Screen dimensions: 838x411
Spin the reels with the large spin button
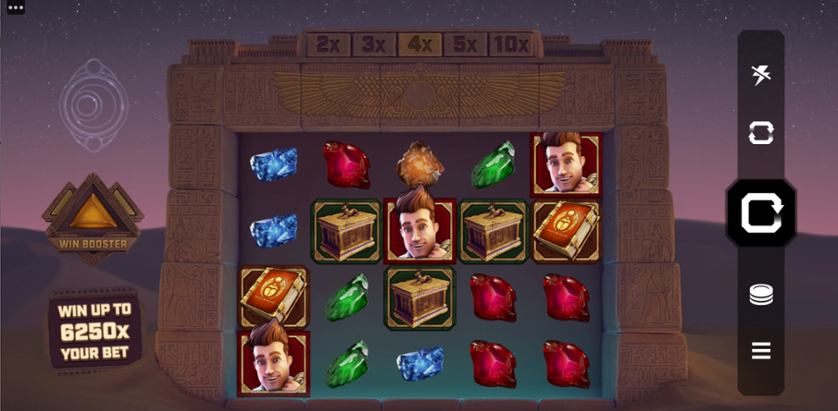coord(761,213)
